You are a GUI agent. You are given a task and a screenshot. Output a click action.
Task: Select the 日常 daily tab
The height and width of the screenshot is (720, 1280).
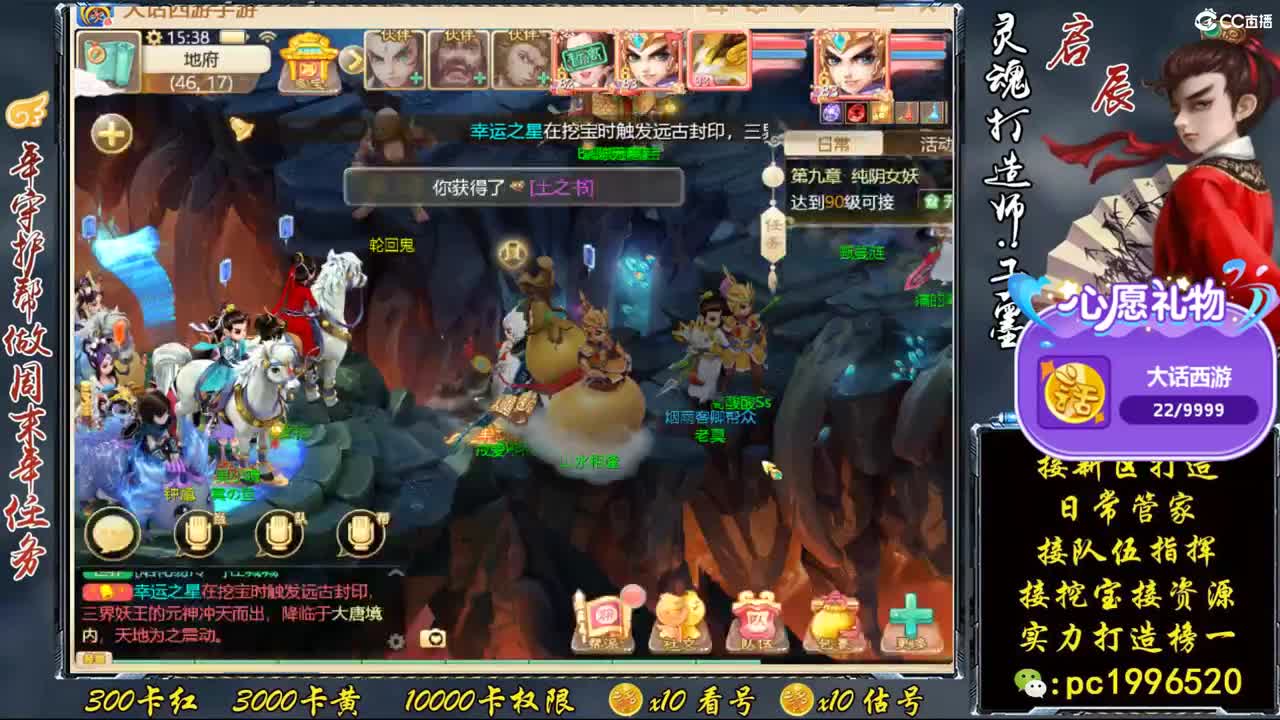[x=833, y=145]
